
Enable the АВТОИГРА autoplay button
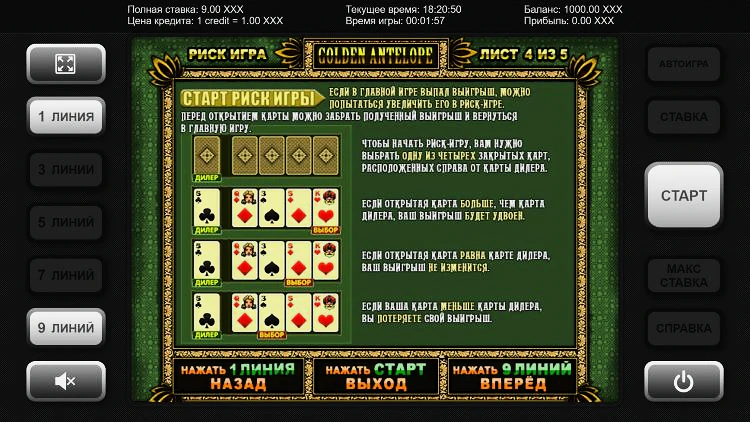point(684,64)
